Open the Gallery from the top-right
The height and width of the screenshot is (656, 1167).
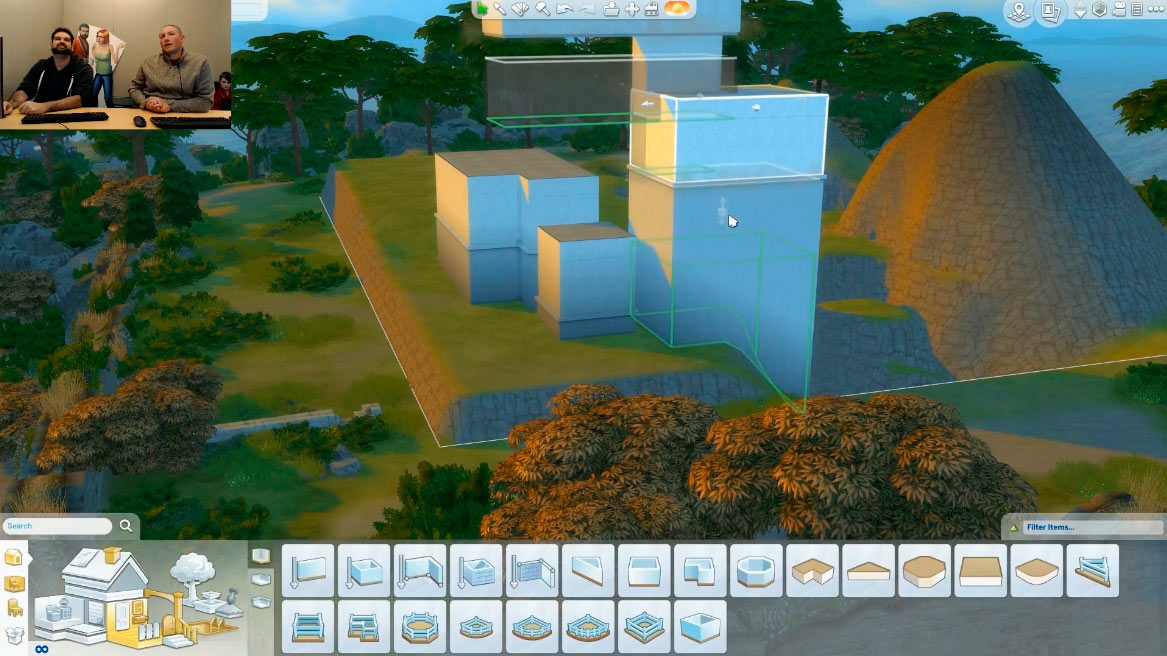[1050, 11]
